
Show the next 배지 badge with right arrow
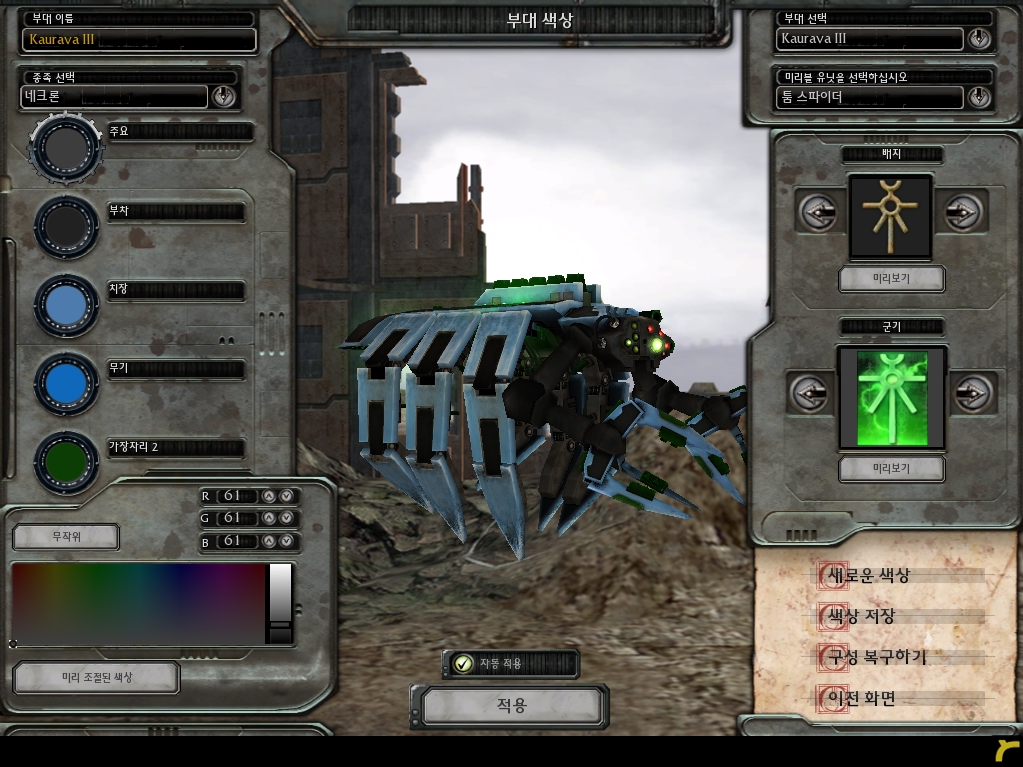(962, 212)
